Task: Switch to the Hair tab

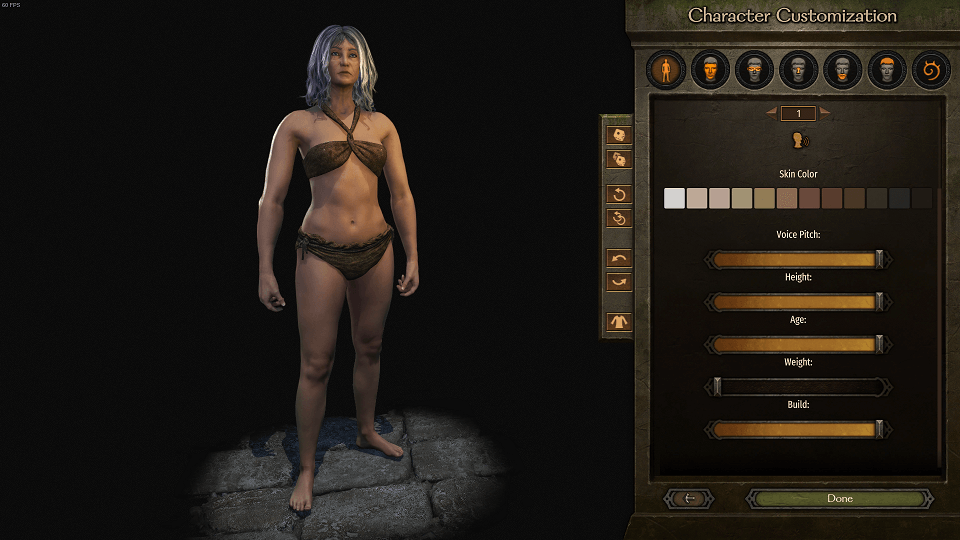Action: coord(885,70)
